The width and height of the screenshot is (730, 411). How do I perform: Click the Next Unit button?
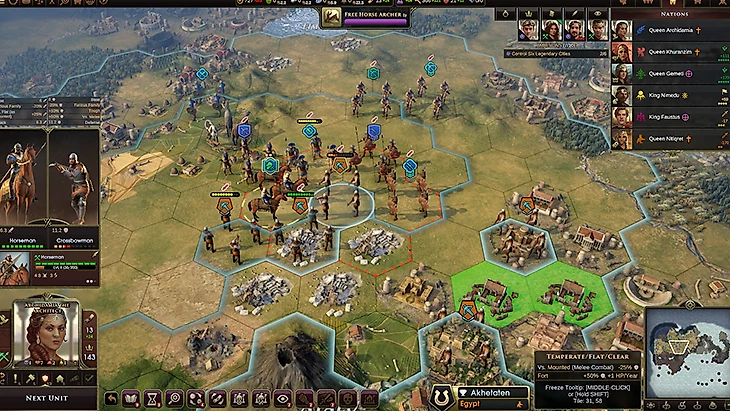[x=48, y=397]
